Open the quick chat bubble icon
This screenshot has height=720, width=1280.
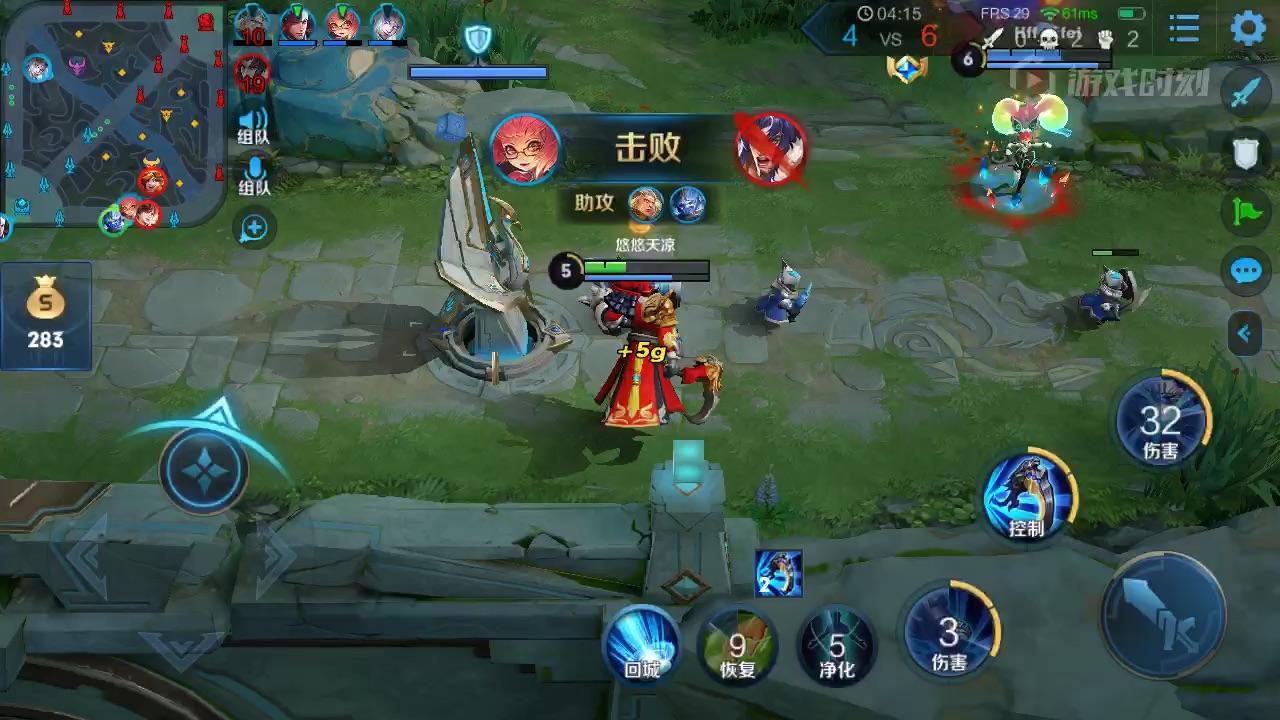click(x=1244, y=270)
